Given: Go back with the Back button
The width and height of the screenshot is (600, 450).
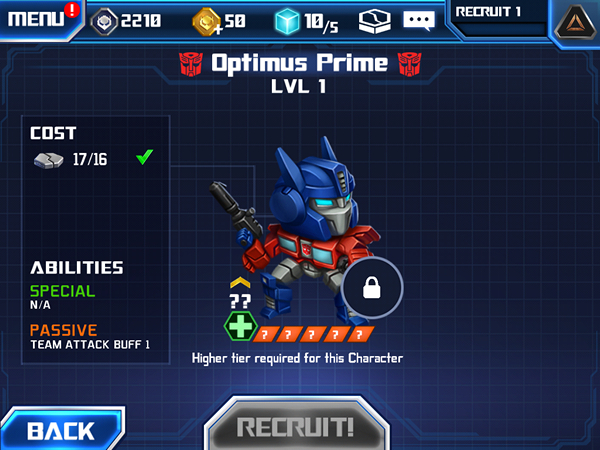Looking at the screenshot, I should (x=60, y=430).
